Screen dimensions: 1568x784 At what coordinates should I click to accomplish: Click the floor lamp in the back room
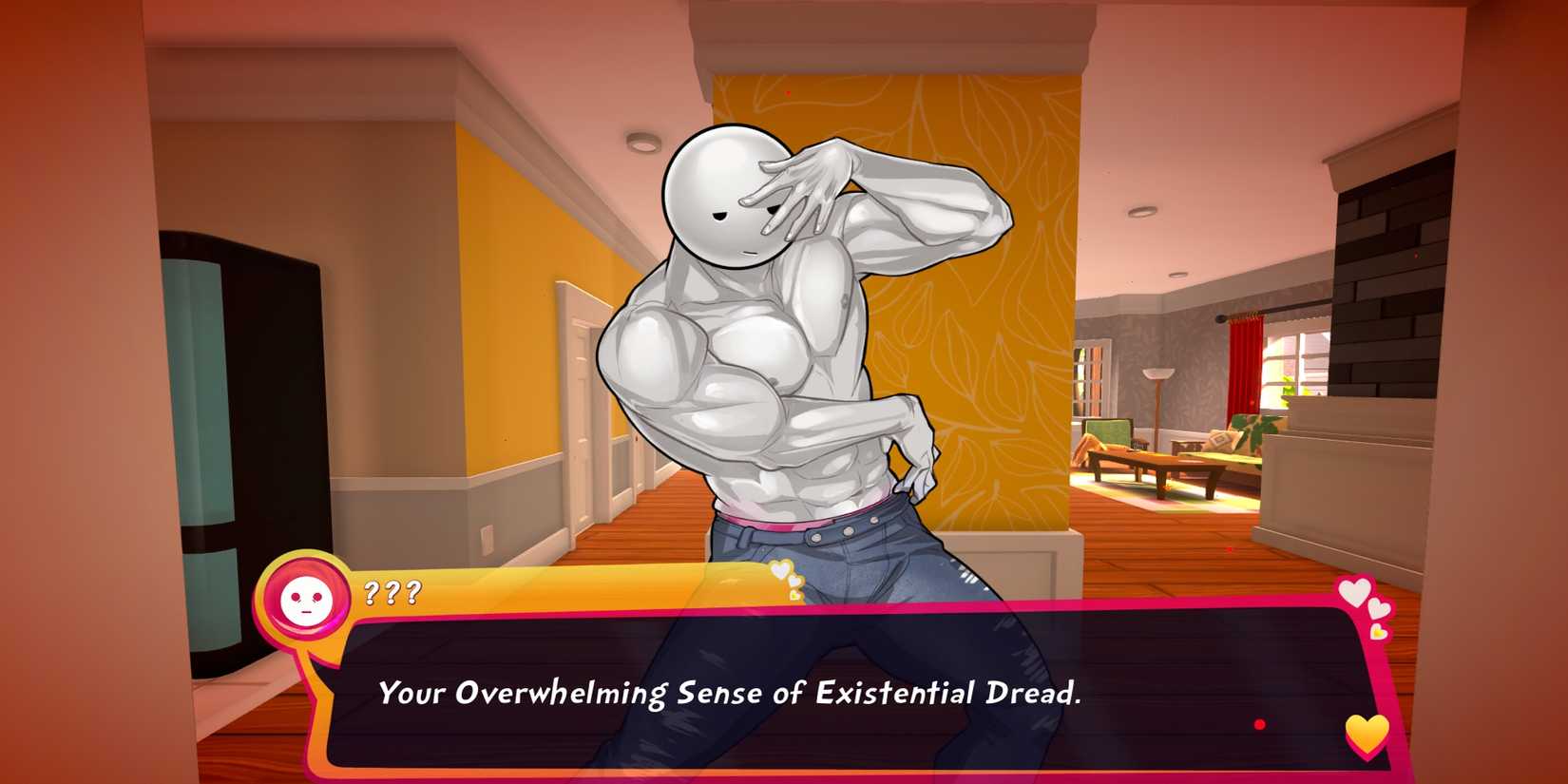(1157, 375)
